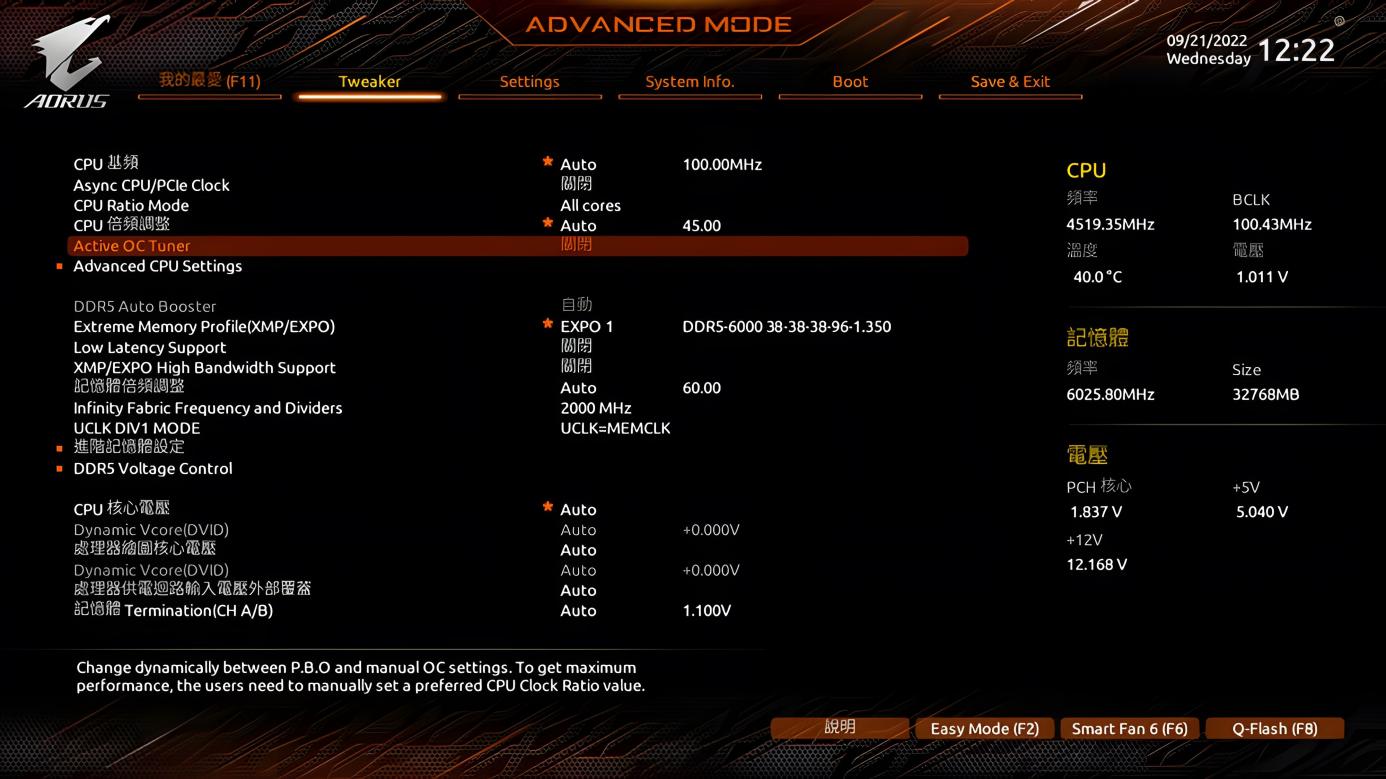The width and height of the screenshot is (1386, 779).
Task: Open the CPU Ratio Mode selector
Action: tap(591, 205)
